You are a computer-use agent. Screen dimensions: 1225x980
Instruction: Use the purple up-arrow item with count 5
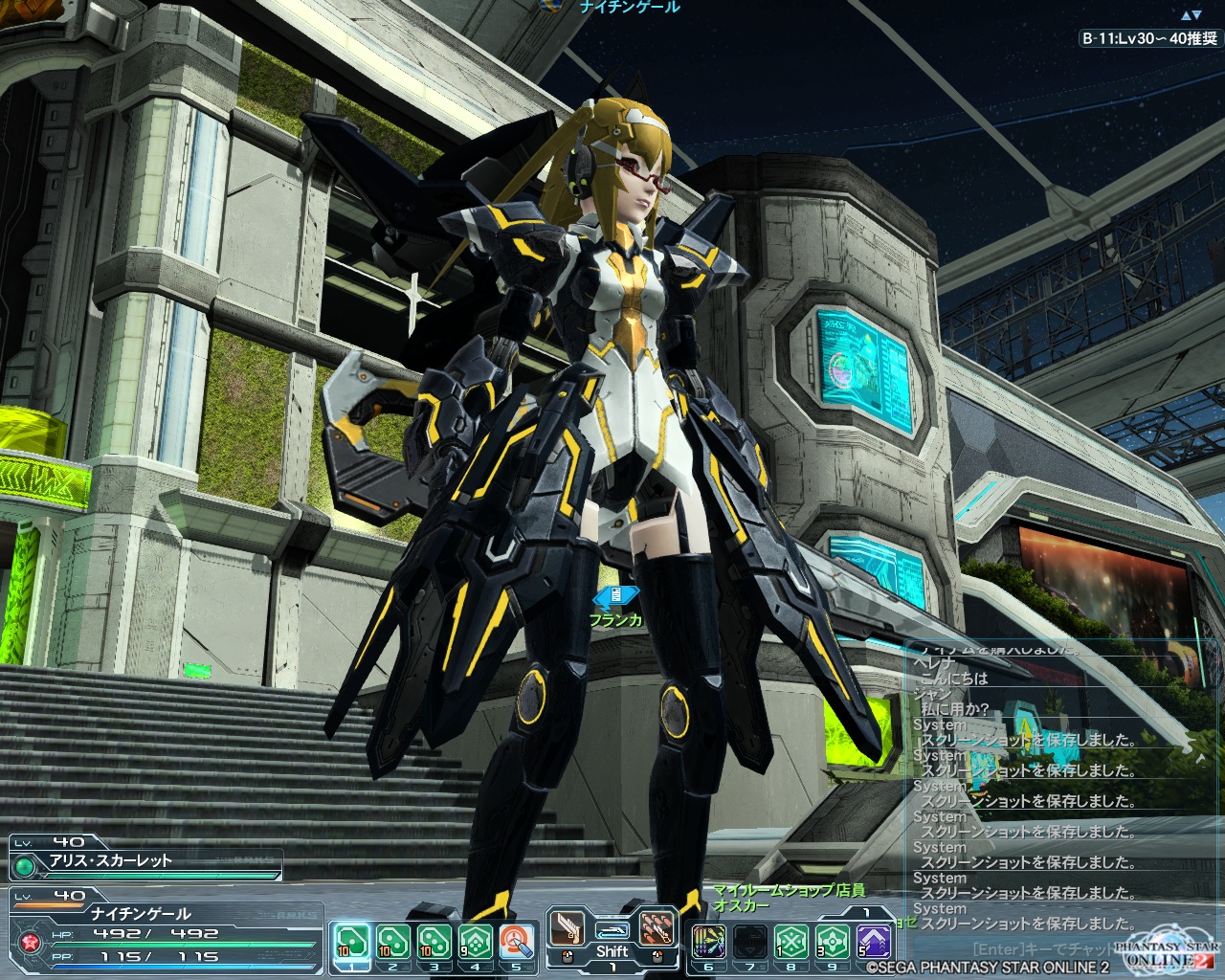(x=874, y=942)
